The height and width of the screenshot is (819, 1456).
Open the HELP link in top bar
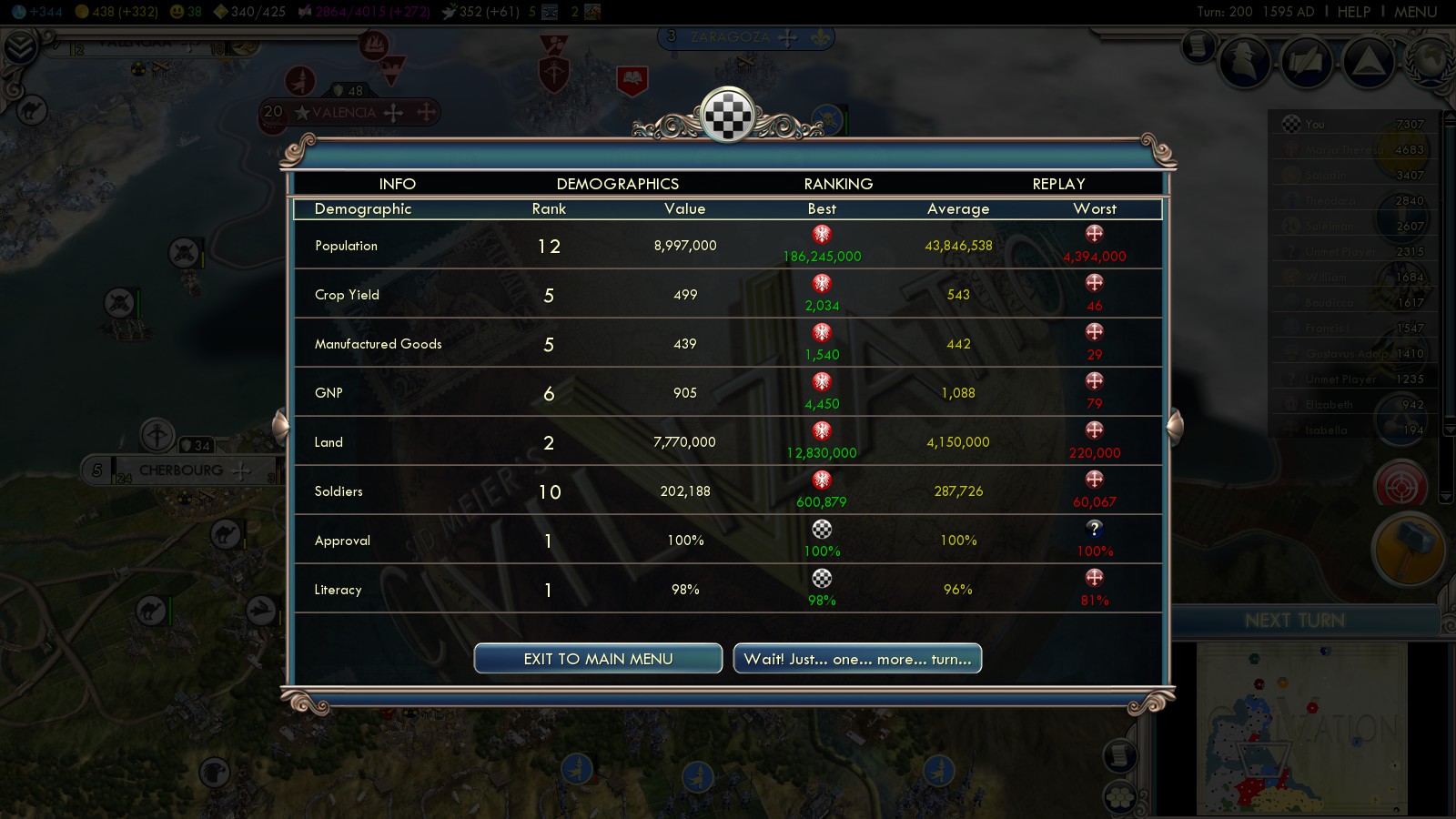coord(1353,12)
